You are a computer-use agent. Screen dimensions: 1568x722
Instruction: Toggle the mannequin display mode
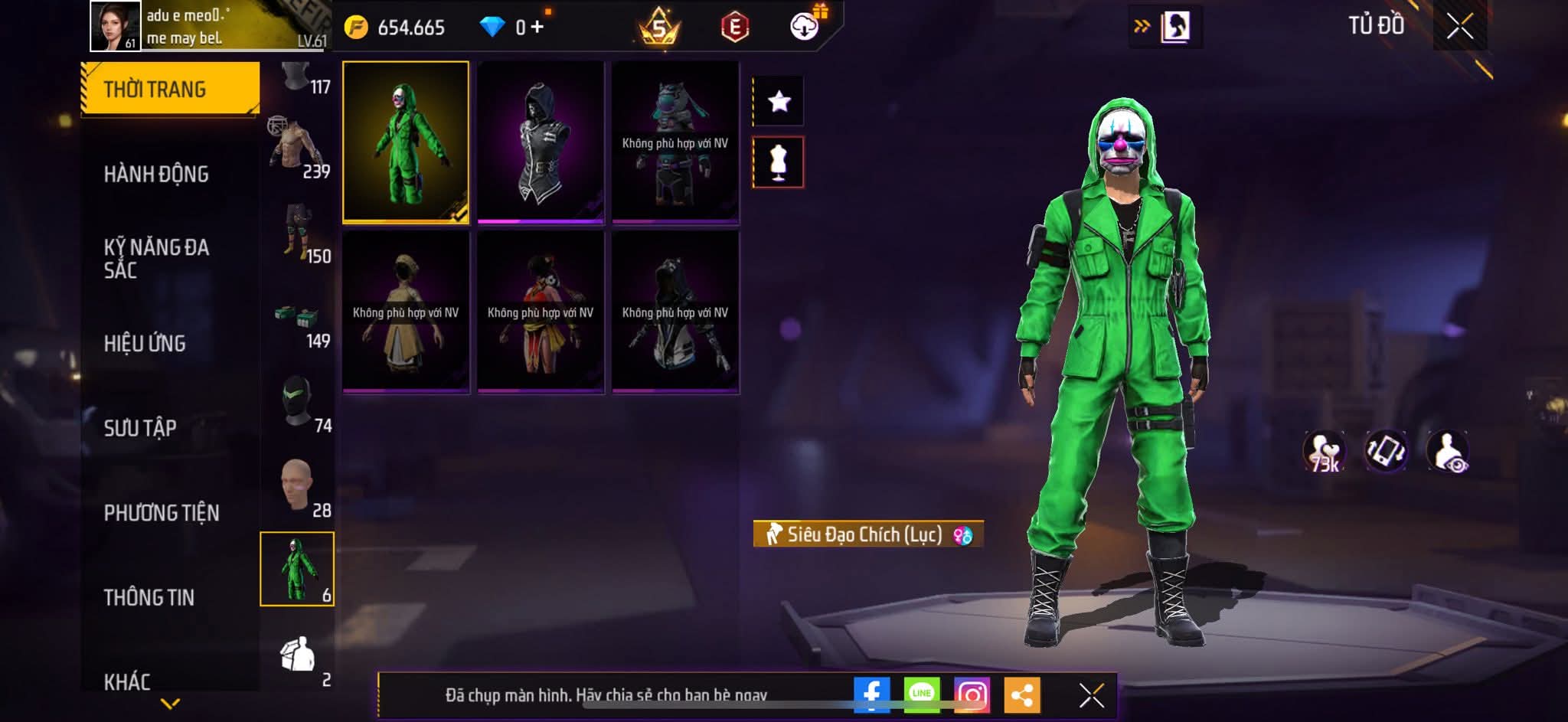[779, 162]
